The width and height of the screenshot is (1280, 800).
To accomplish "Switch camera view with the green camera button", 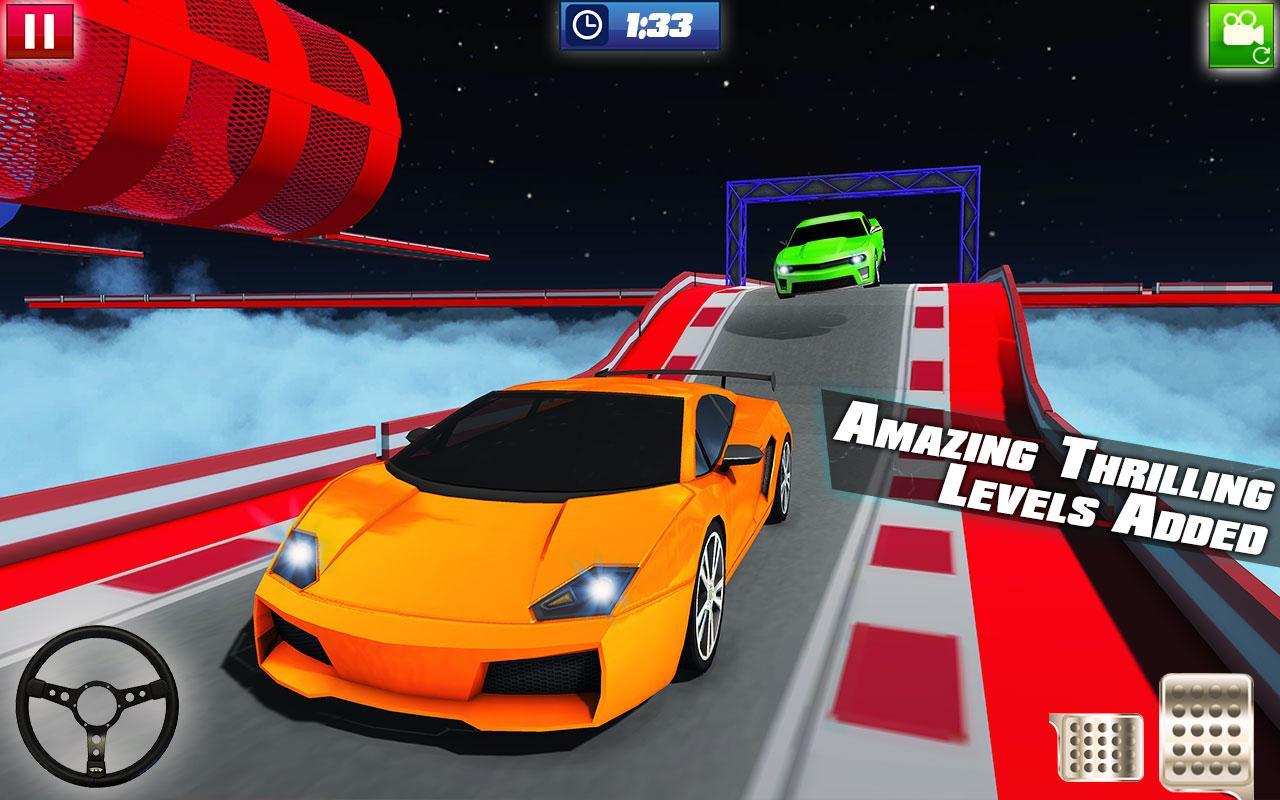I will [1243, 35].
